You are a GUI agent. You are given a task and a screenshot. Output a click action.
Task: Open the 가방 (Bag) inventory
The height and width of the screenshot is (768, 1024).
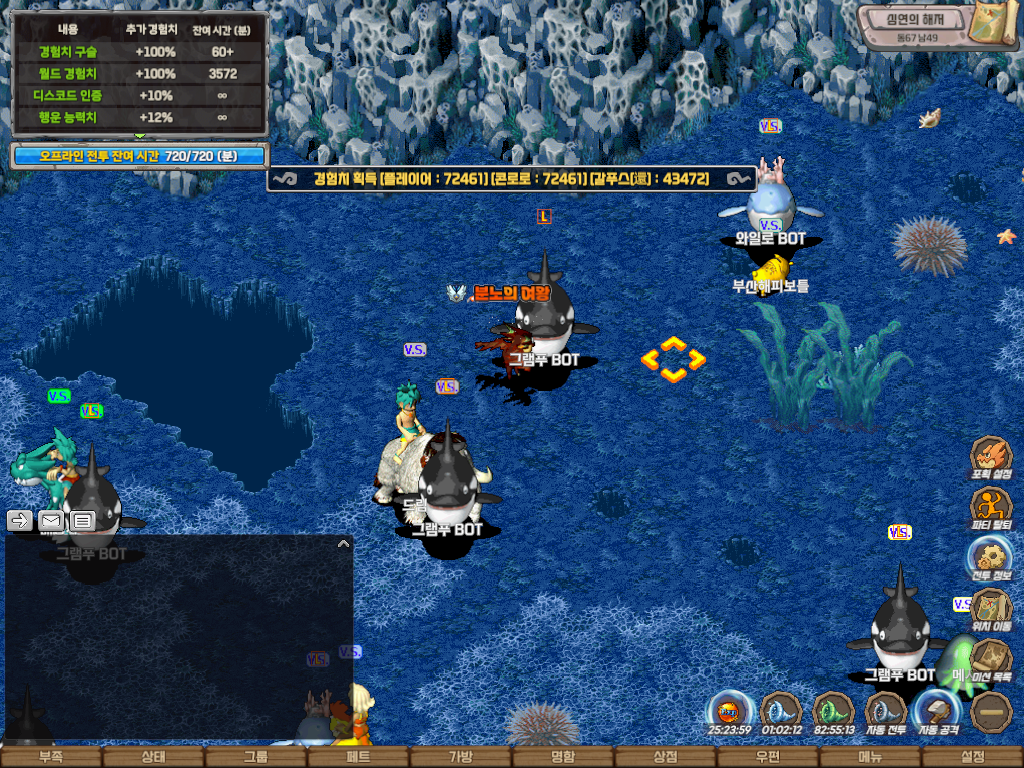[x=460, y=757]
